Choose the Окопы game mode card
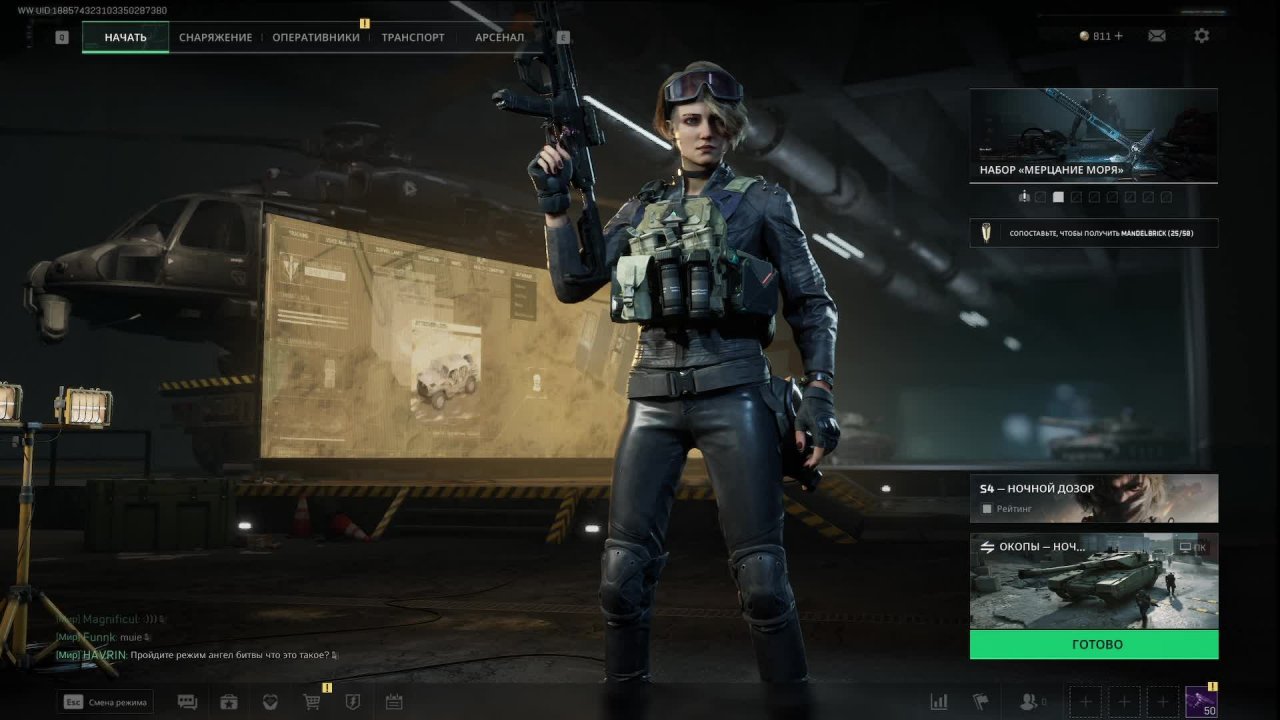Screen dimensions: 1280x720 [1093, 580]
